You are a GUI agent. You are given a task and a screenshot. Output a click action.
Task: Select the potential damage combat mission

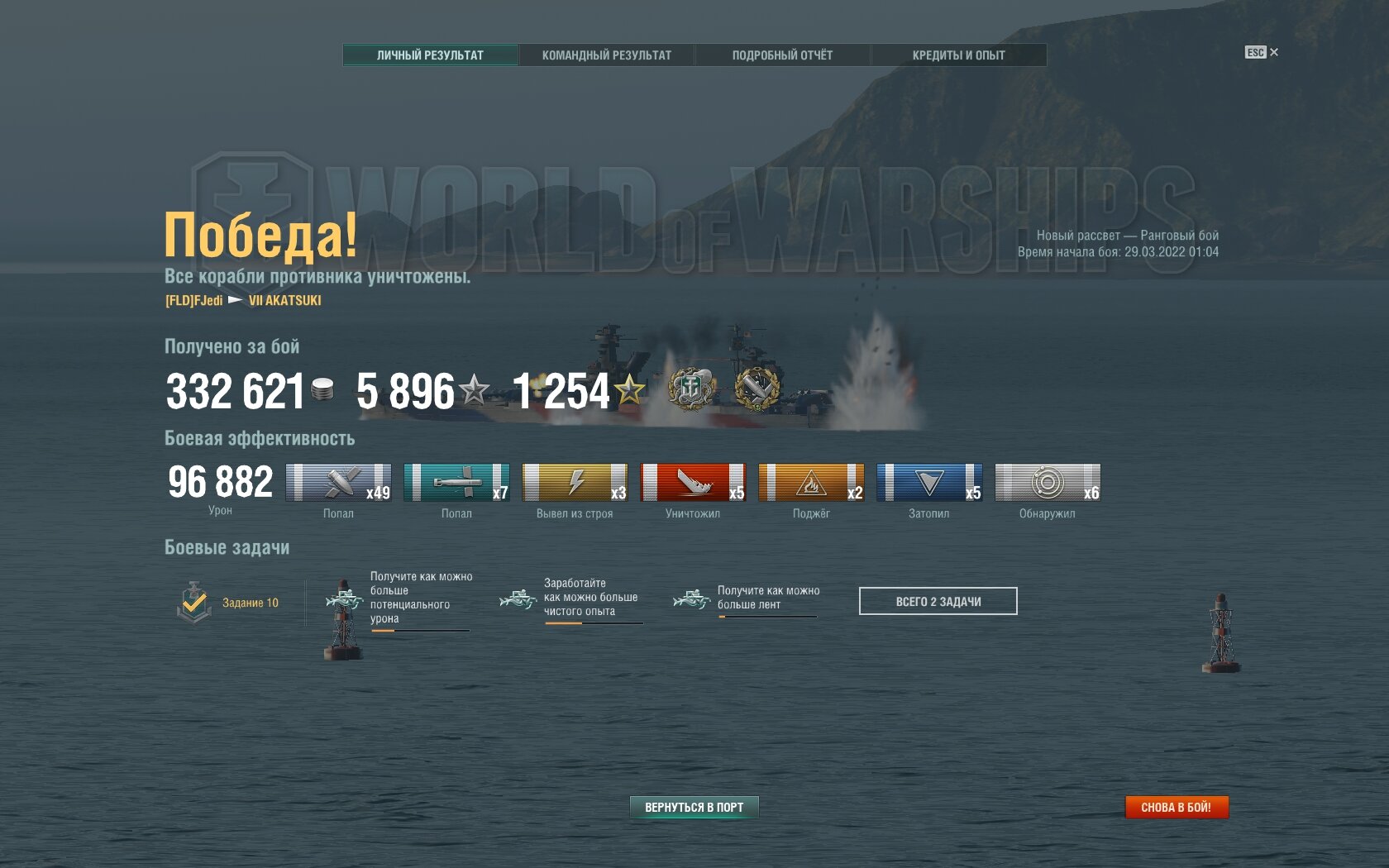coord(405,599)
